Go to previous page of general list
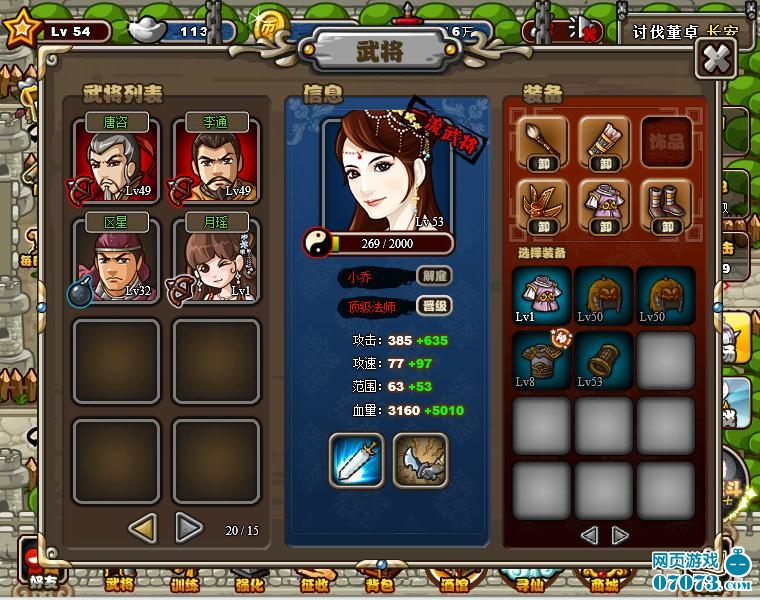This screenshot has height=600, width=760. [x=143, y=527]
